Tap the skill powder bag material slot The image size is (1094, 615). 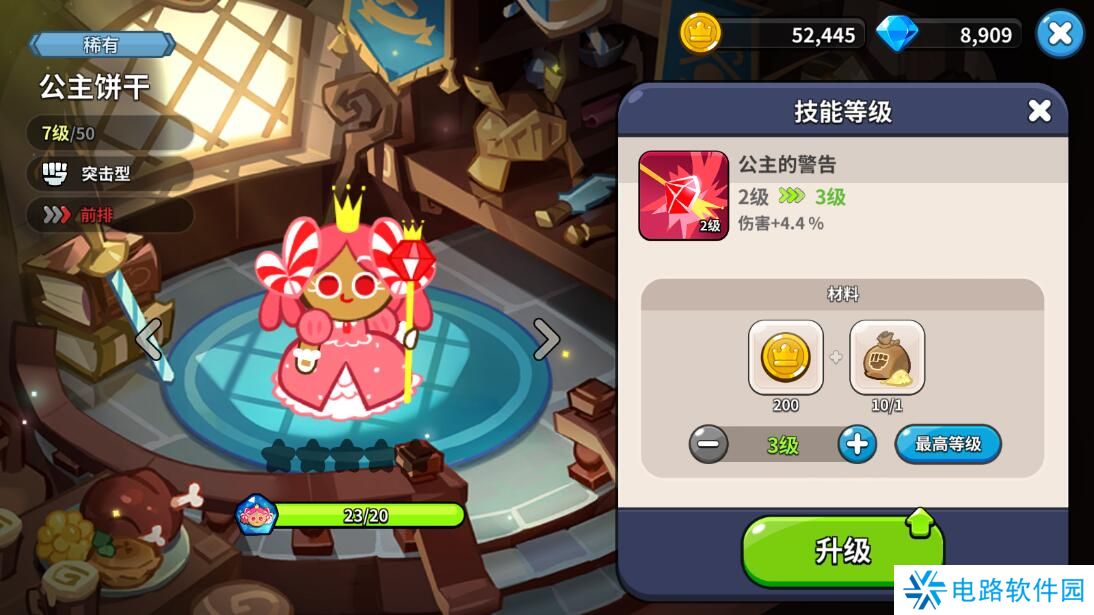pyautogui.click(x=887, y=358)
